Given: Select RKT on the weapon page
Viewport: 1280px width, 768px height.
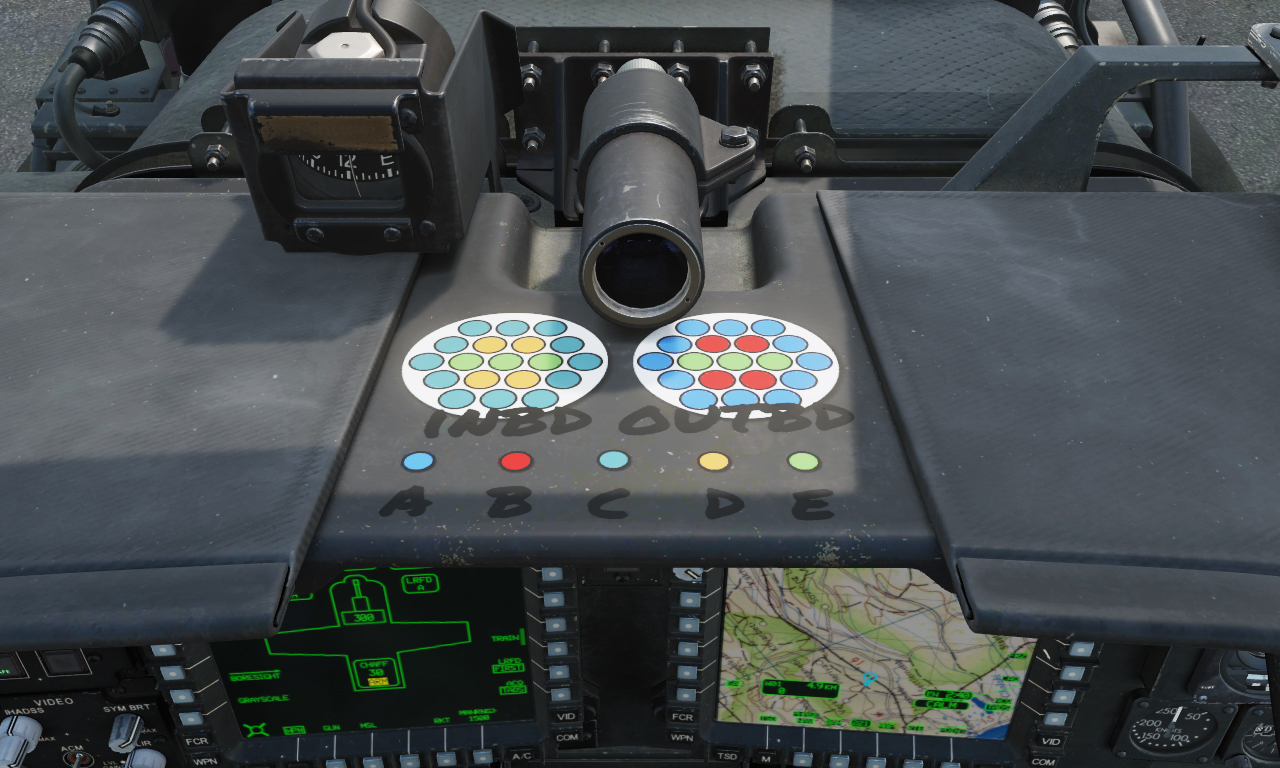Looking at the screenshot, I should 445,758.
